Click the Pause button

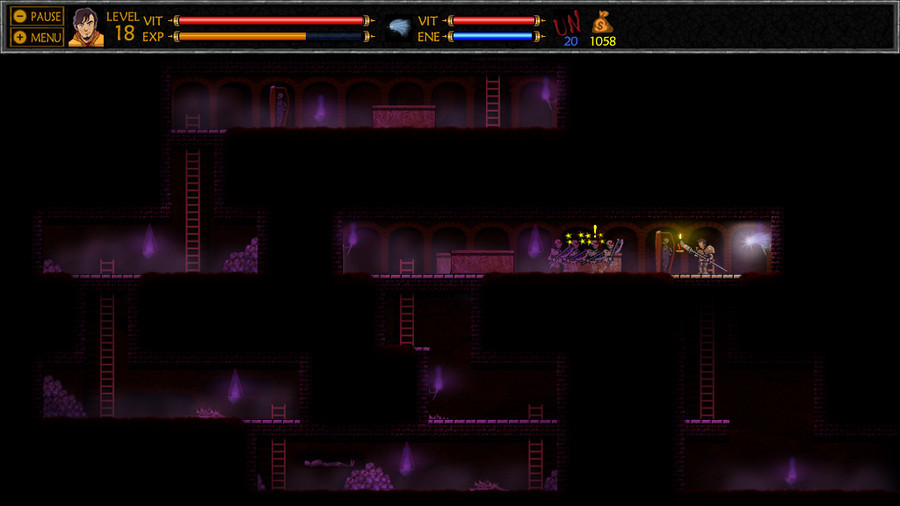[x=37, y=17]
